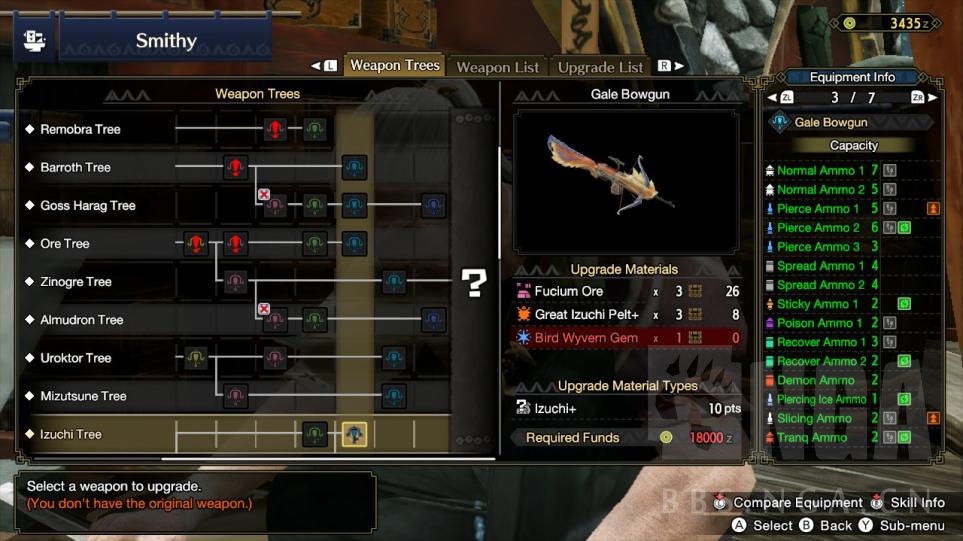This screenshot has height=541, width=963.
Task: Select the Mizutsune Tree row
Action: point(83,396)
